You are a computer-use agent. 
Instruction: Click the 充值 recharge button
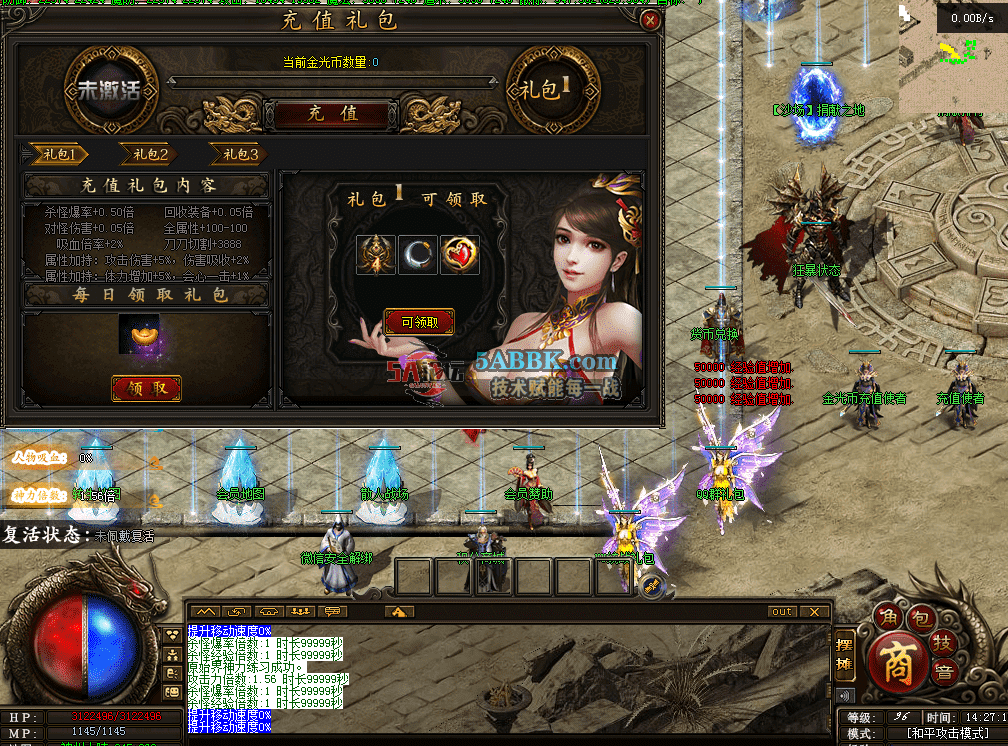tap(332, 114)
